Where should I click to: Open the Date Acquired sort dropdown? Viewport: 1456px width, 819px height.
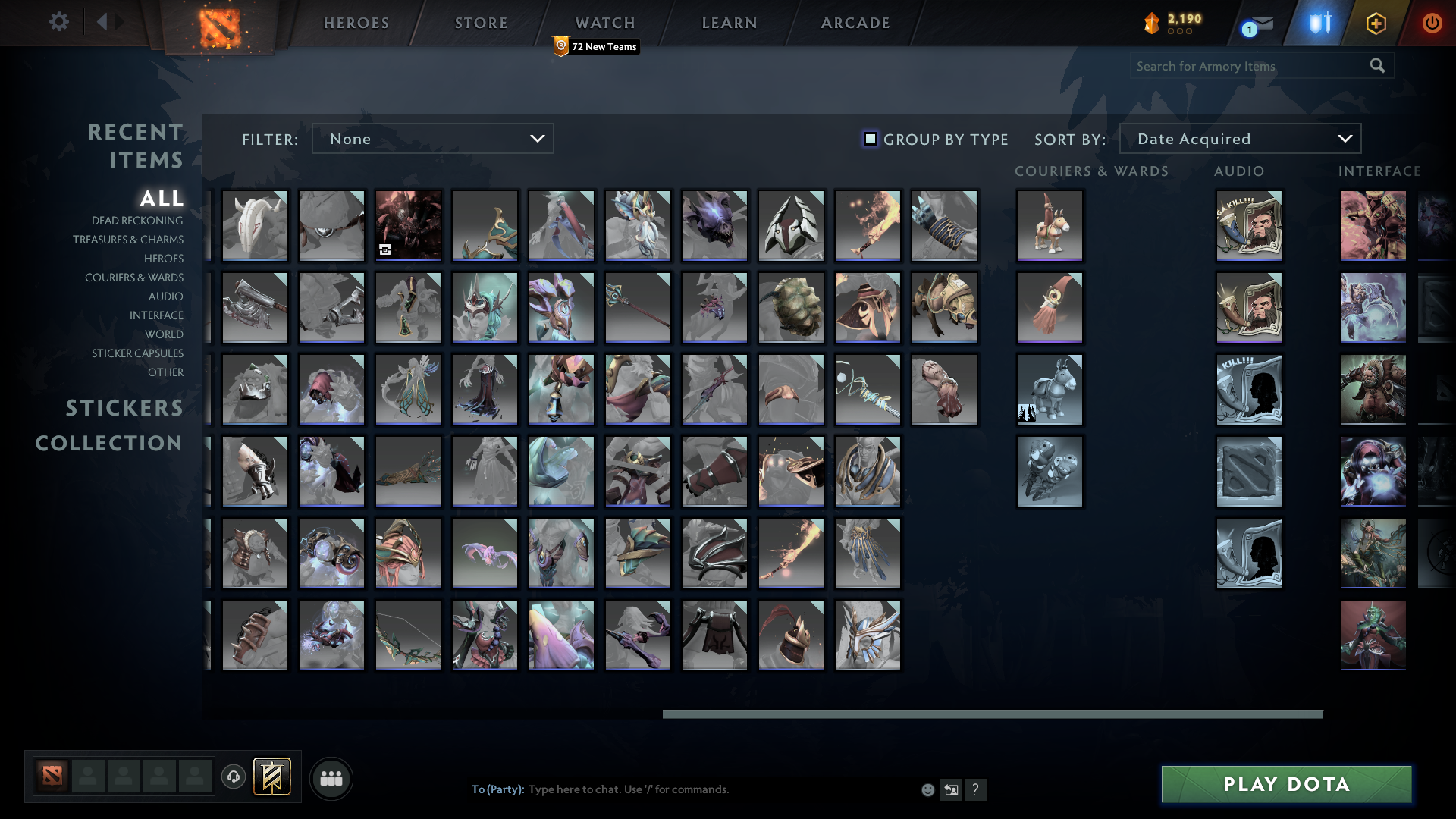point(1241,138)
